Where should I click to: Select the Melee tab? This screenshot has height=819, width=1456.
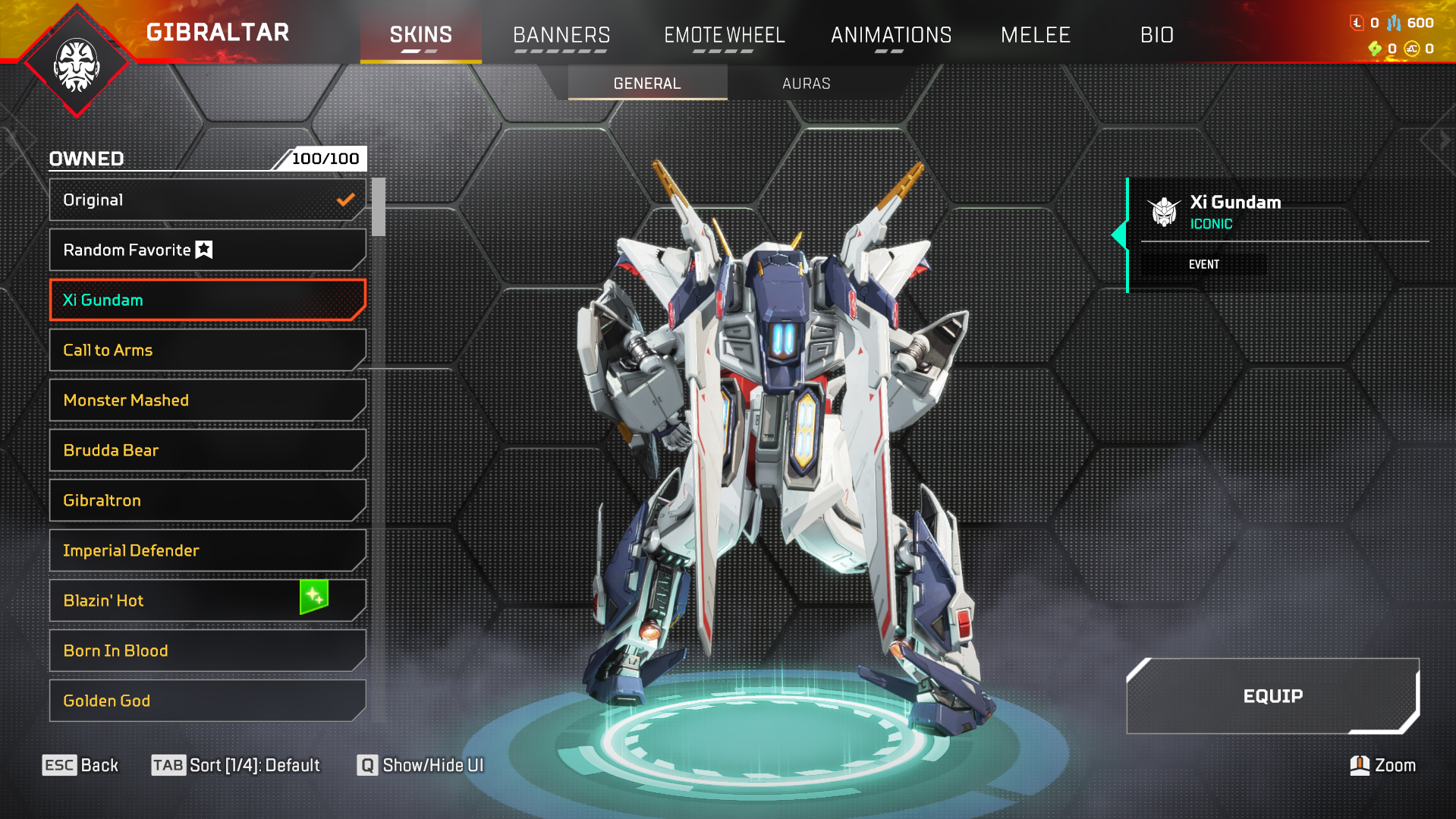point(1035,35)
